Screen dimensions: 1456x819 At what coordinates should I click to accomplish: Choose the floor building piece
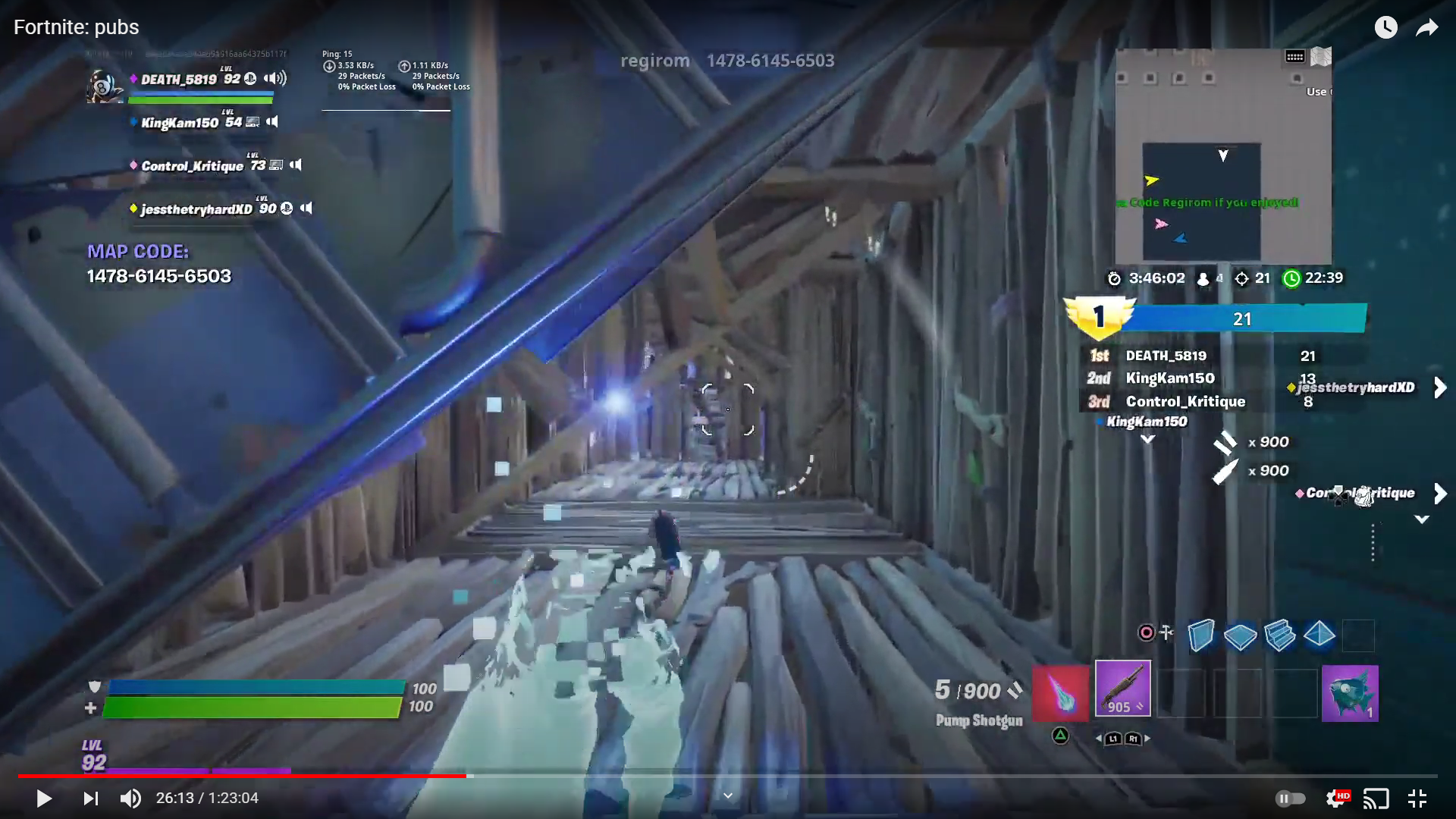(x=1240, y=635)
